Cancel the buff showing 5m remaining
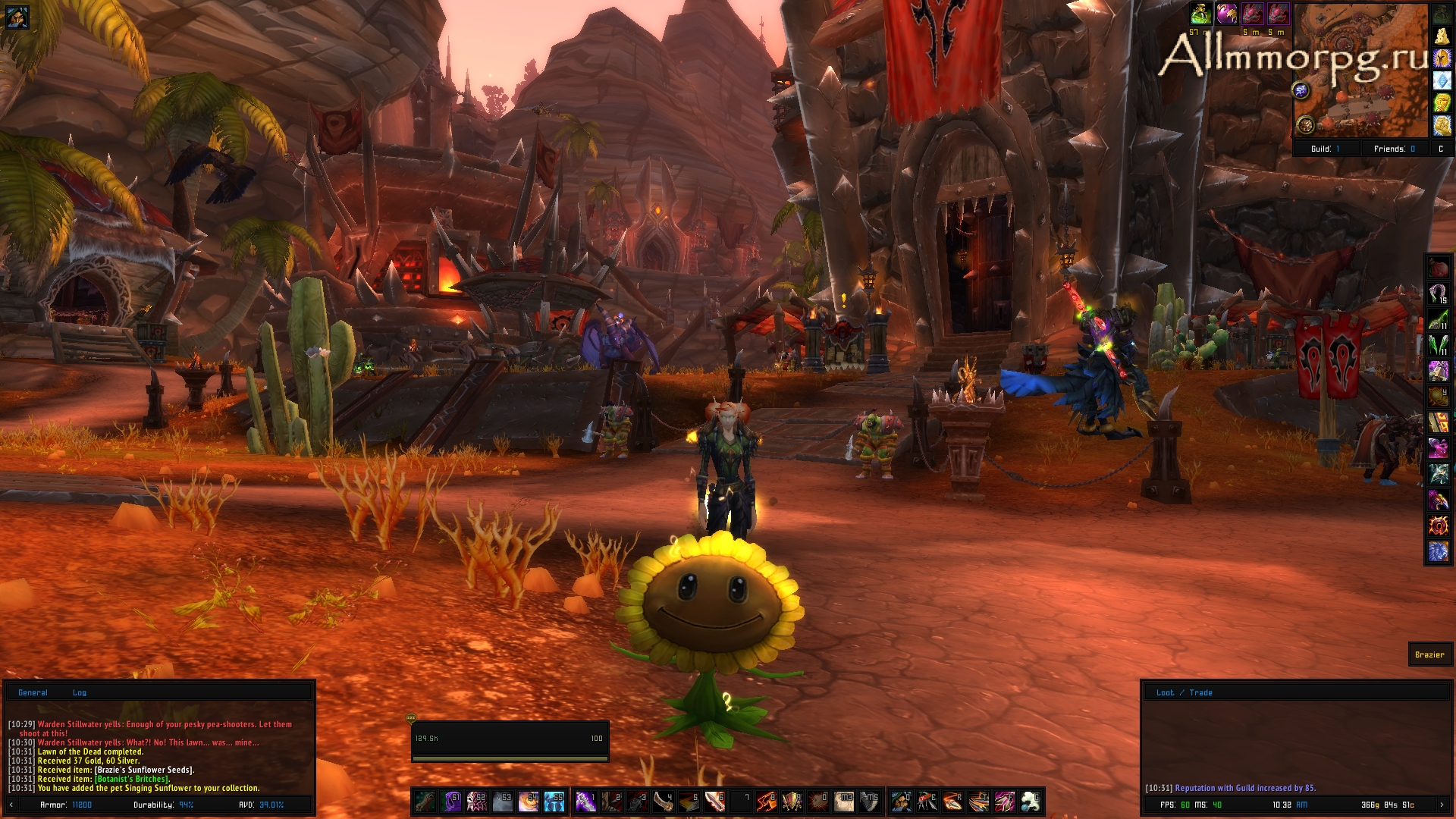The image size is (1456, 819). coord(1253,14)
